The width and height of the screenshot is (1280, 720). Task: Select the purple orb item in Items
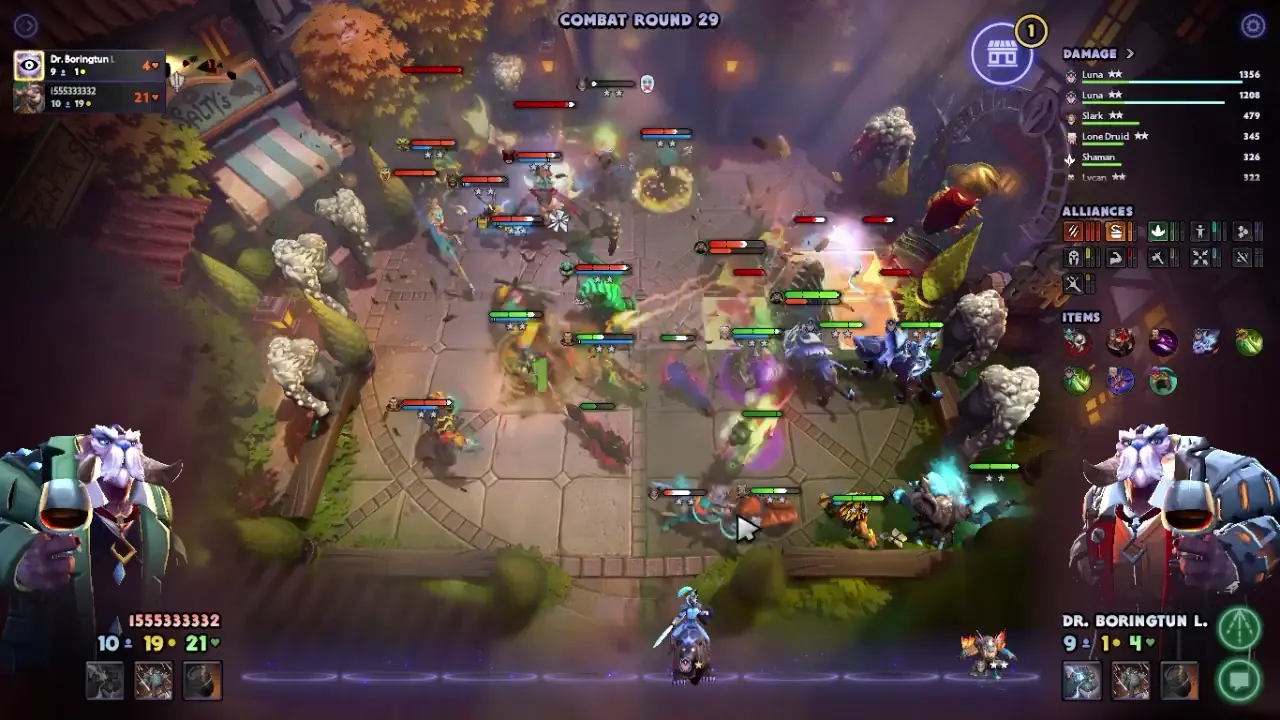[1162, 343]
